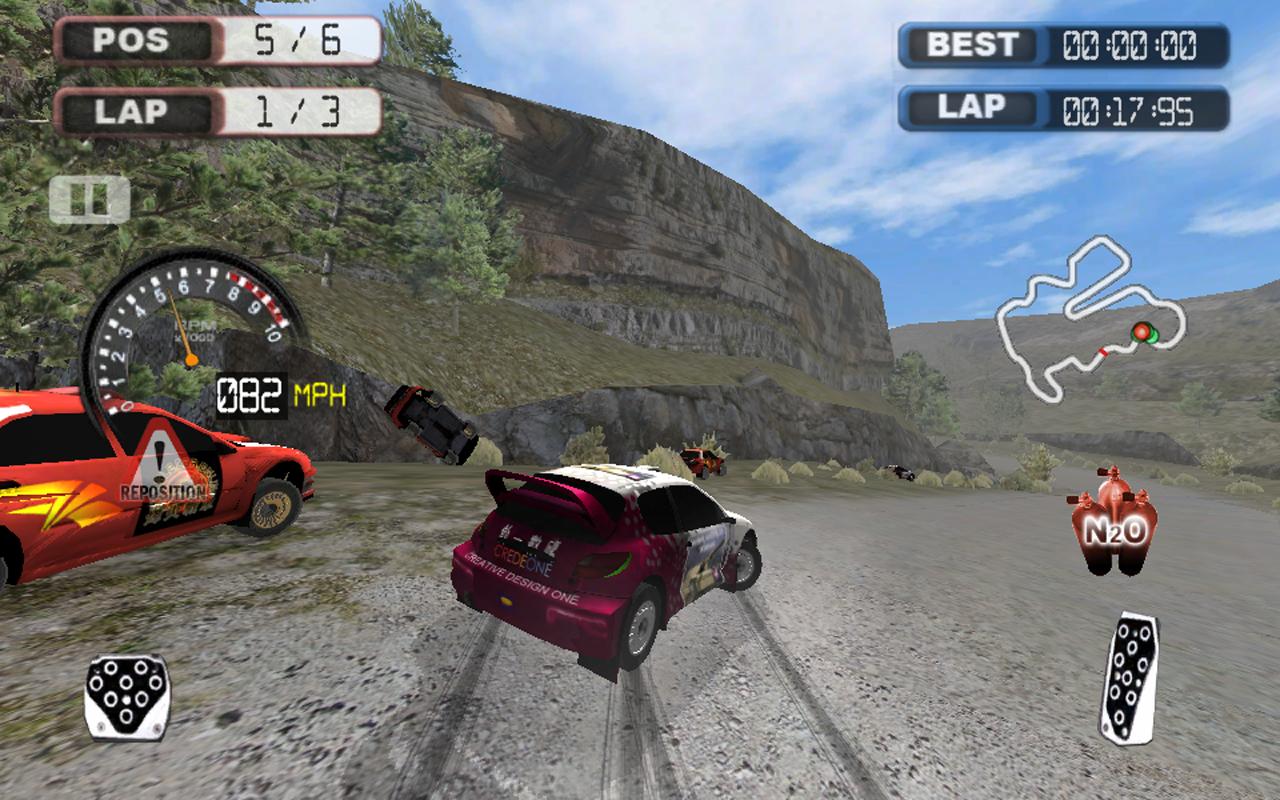Hit the gas accelerator pedal
The width and height of the screenshot is (1280, 800).
coord(1130,677)
